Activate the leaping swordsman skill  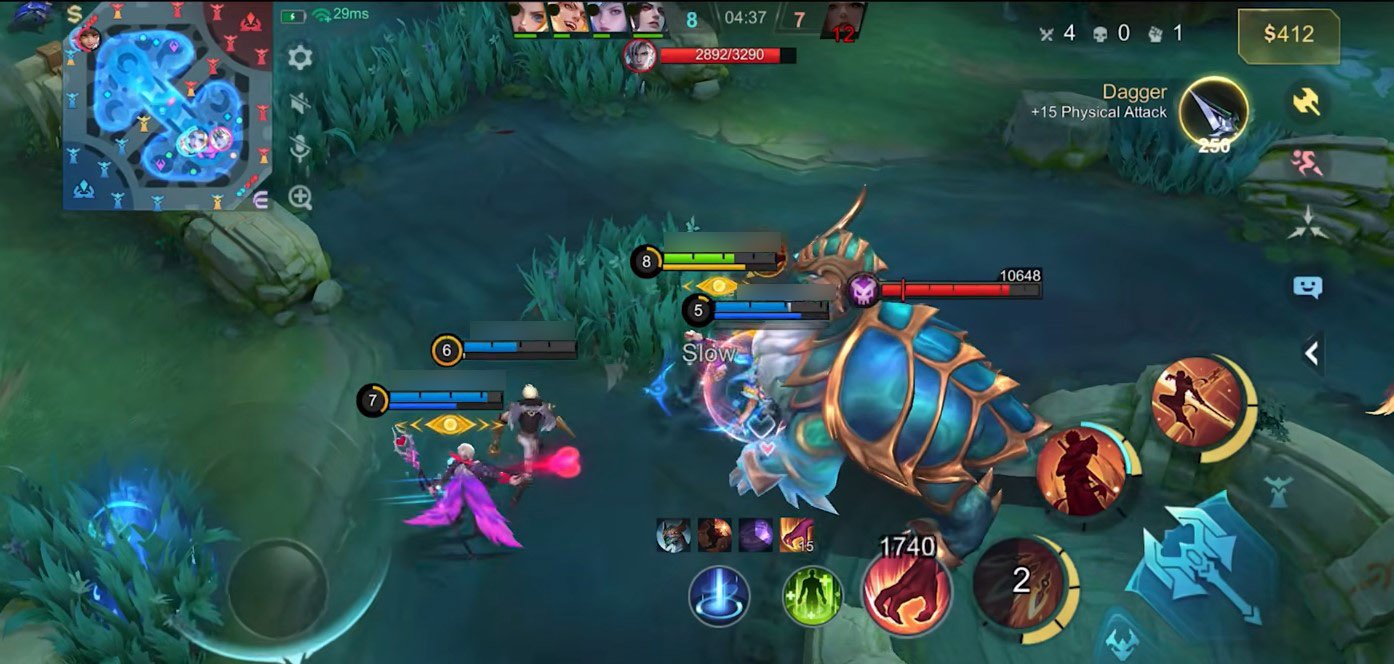click(1197, 402)
